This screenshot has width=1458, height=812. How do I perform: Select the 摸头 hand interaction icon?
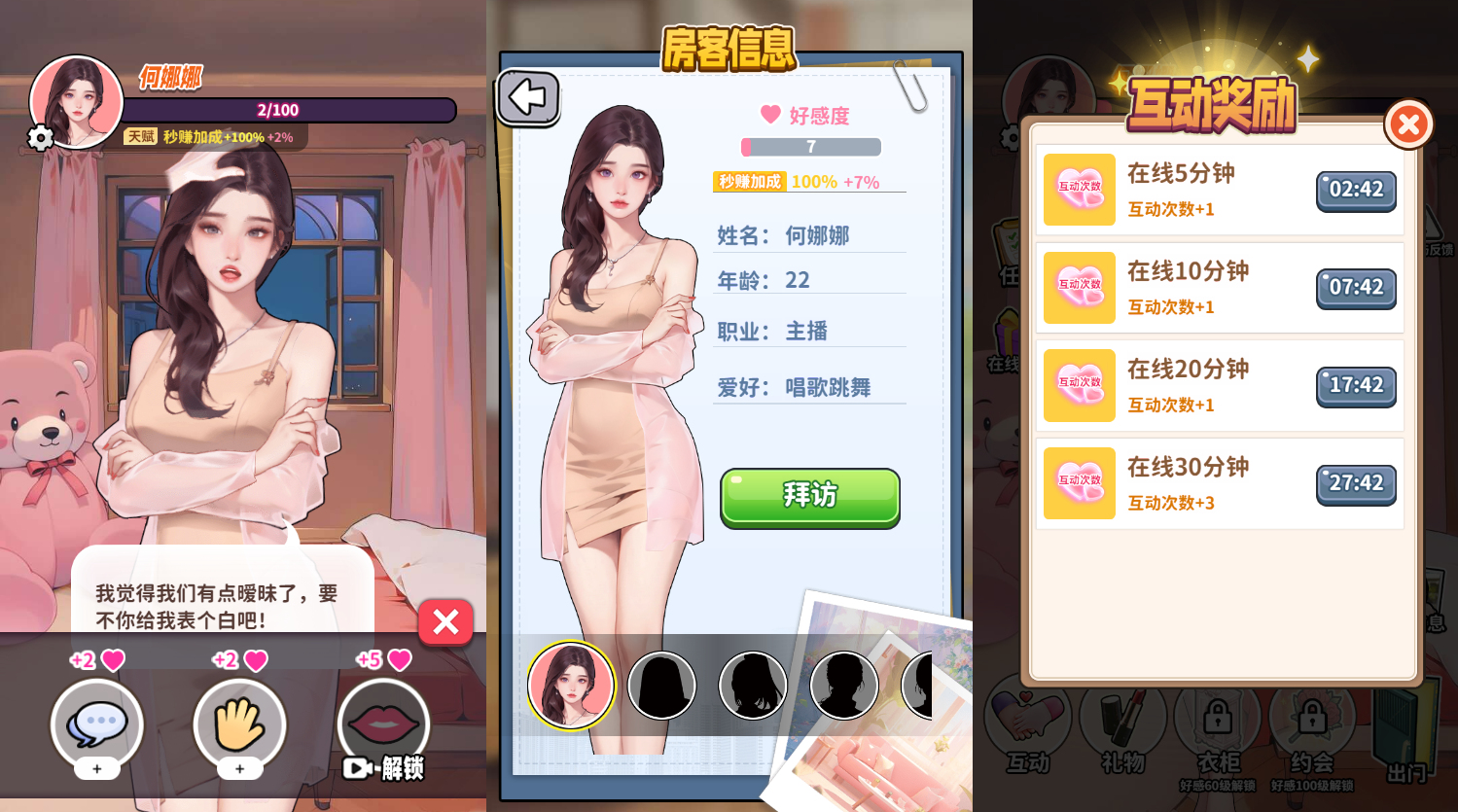tap(238, 724)
